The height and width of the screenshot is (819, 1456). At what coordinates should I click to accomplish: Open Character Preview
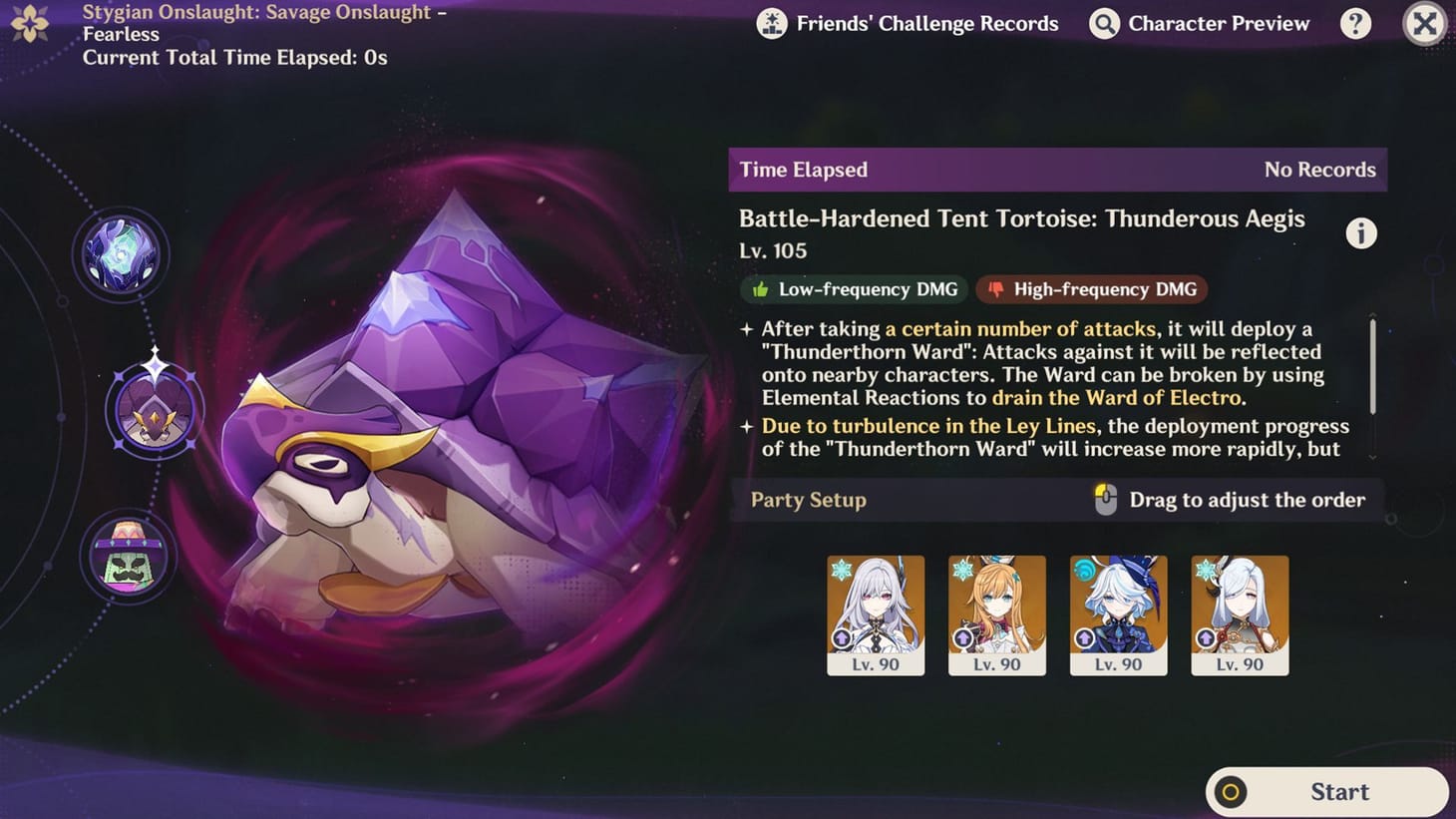click(x=1199, y=23)
